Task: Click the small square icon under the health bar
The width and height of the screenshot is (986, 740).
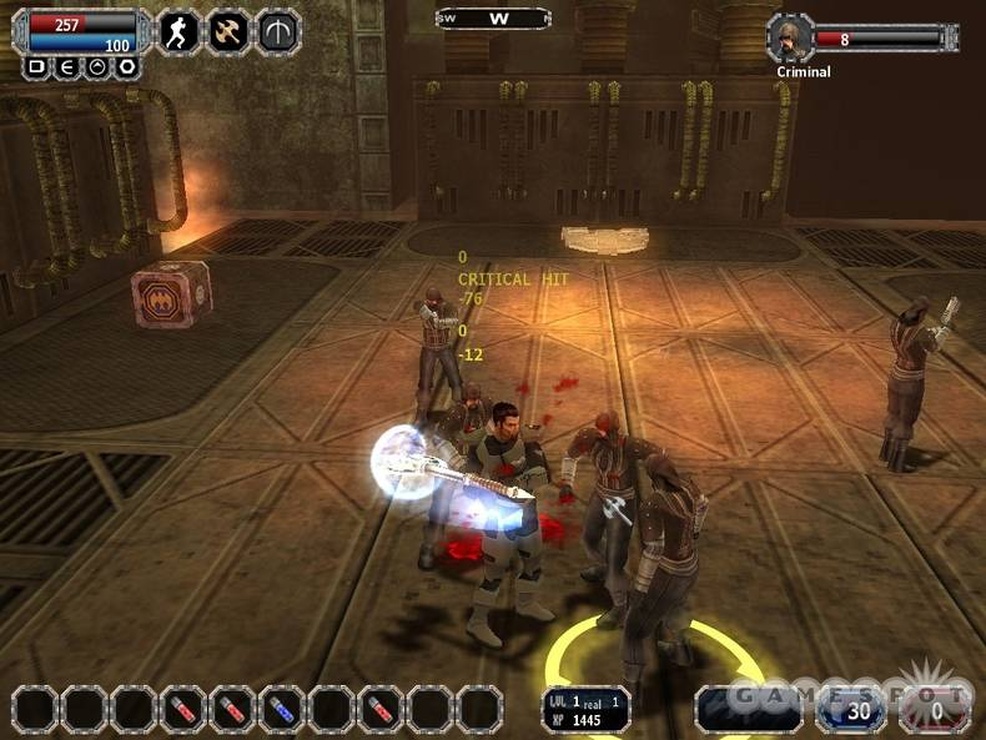Action: pyautogui.click(x=37, y=67)
